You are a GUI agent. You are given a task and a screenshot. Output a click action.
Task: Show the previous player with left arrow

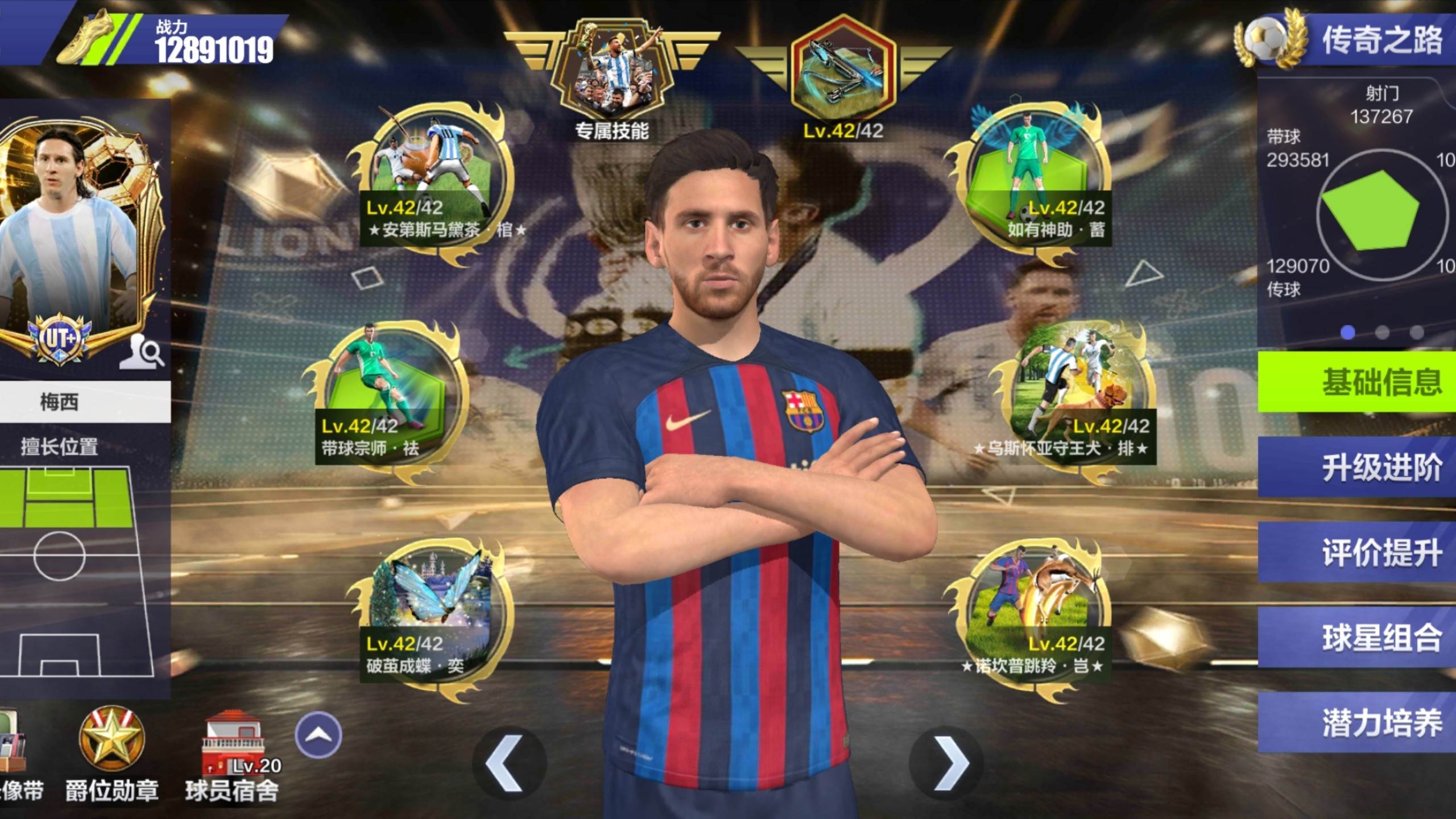click(506, 763)
